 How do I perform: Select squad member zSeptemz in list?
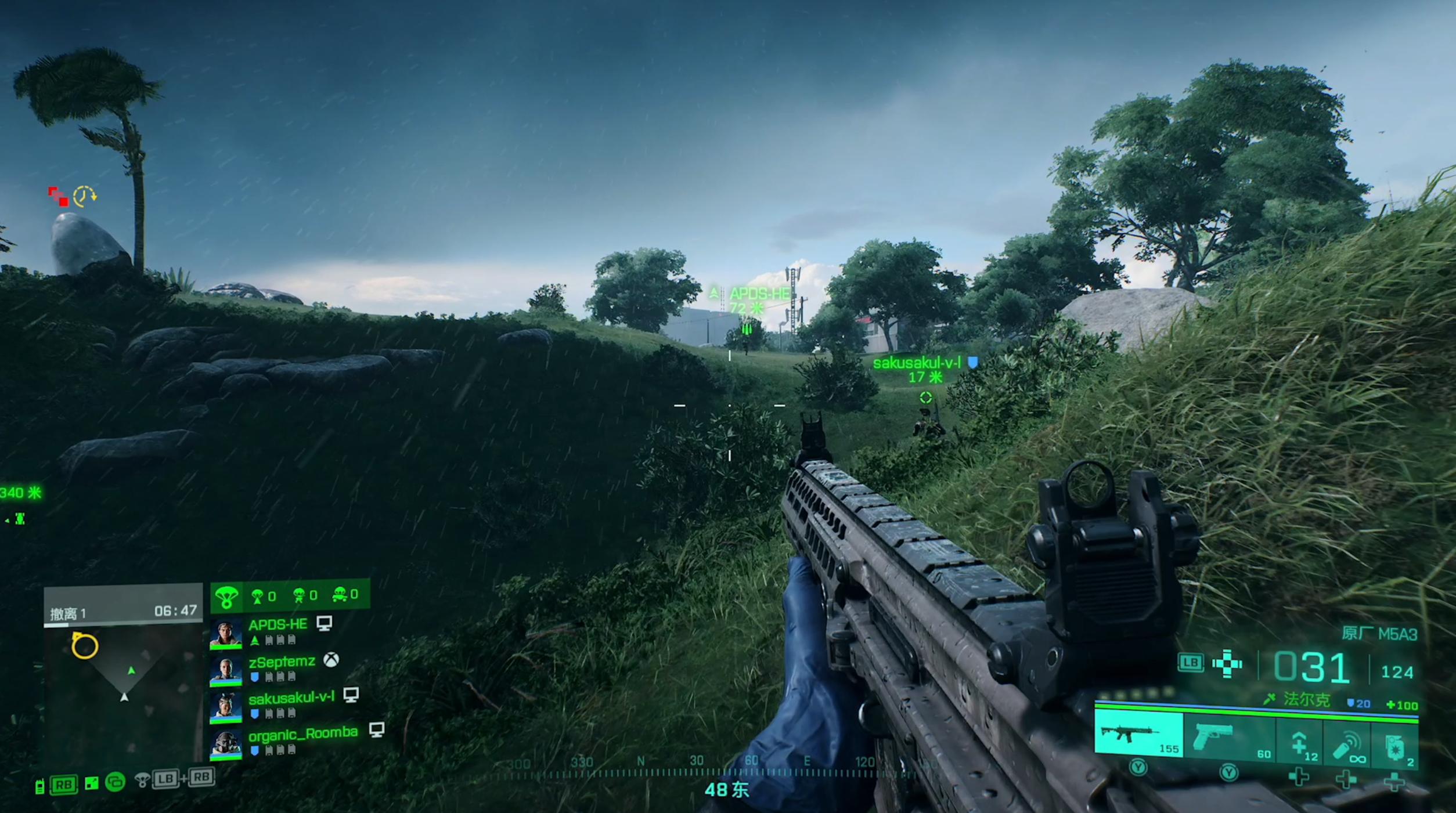coord(282,662)
